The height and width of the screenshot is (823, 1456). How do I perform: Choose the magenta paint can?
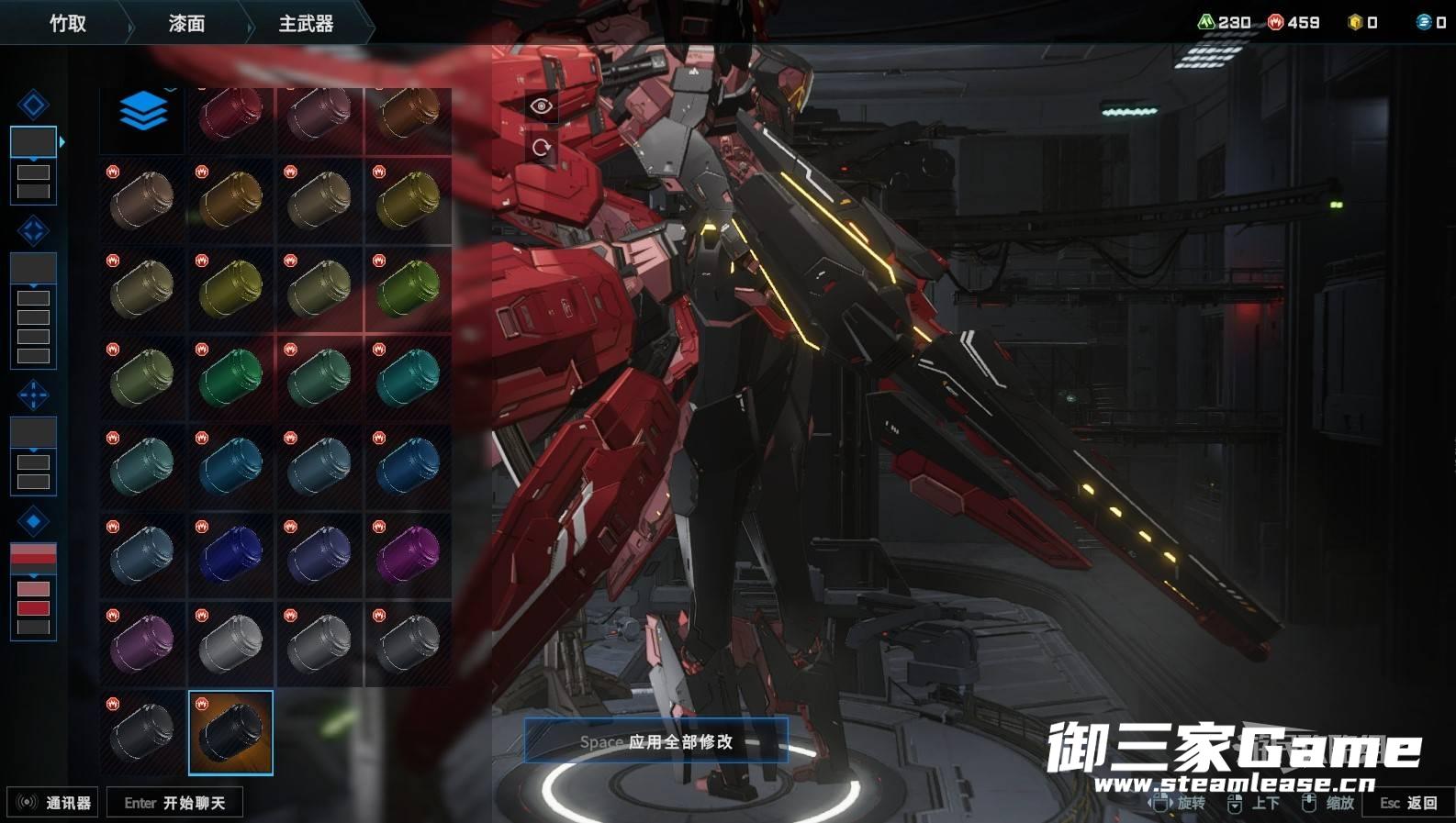coord(408,553)
